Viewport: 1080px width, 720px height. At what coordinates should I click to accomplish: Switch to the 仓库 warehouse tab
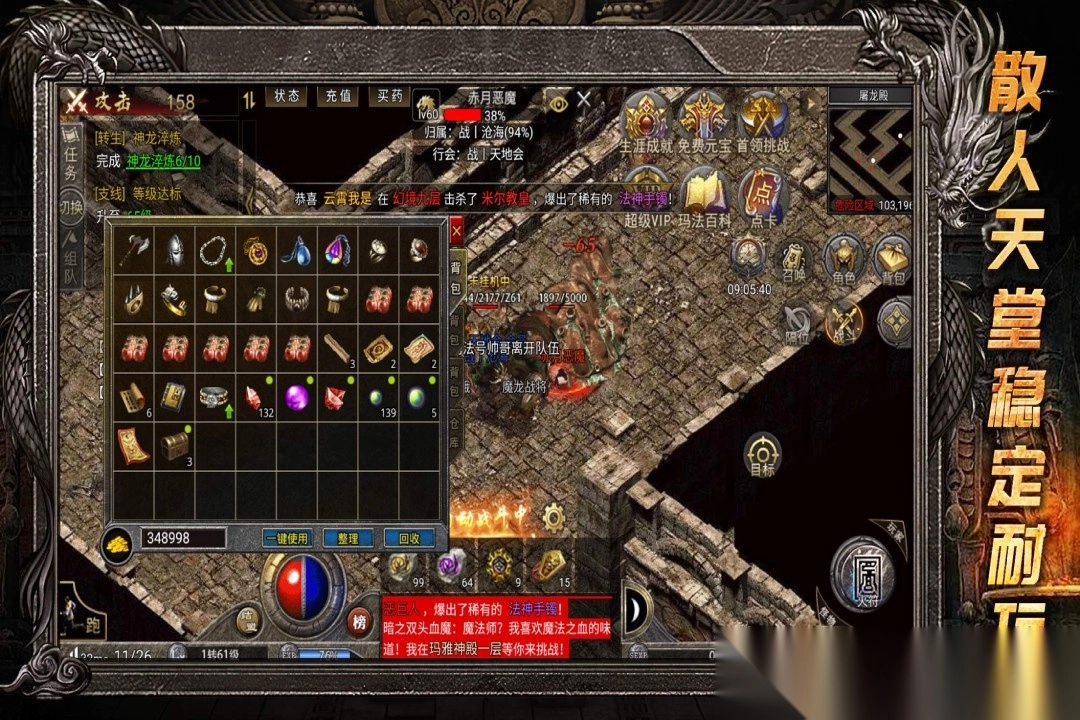[x=455, y=433]
